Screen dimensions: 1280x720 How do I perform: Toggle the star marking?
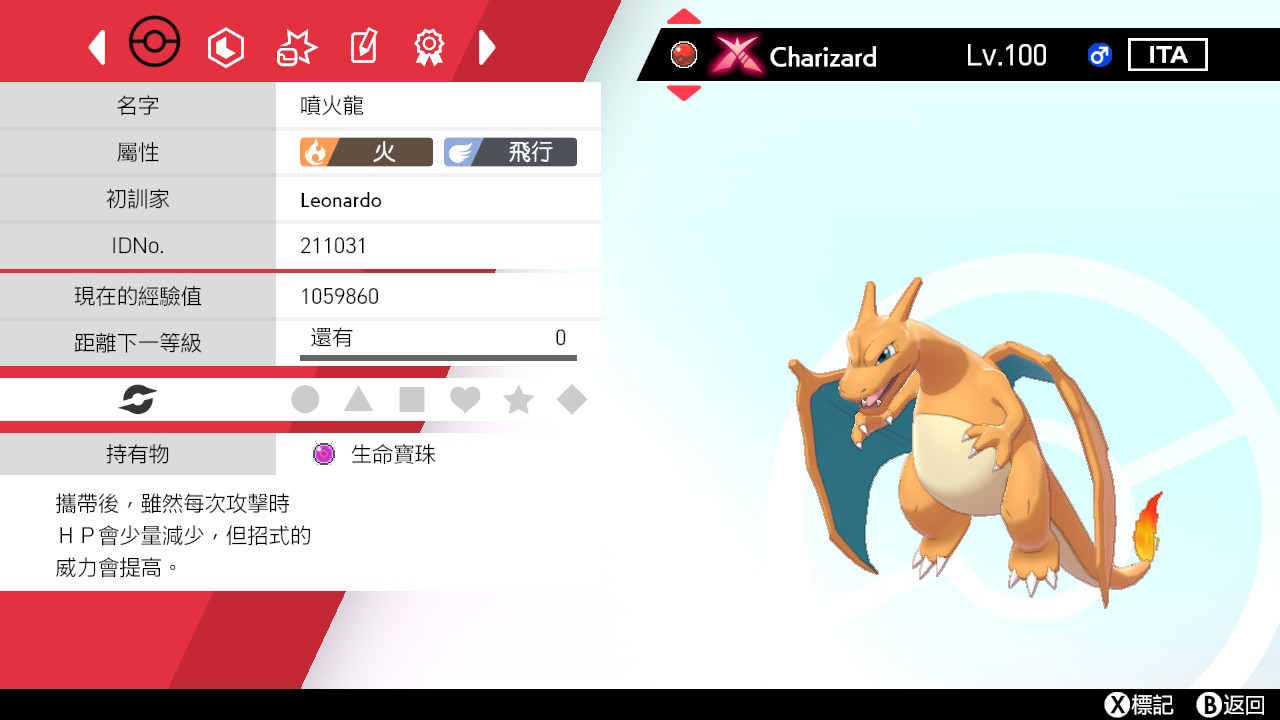[518, 400]
